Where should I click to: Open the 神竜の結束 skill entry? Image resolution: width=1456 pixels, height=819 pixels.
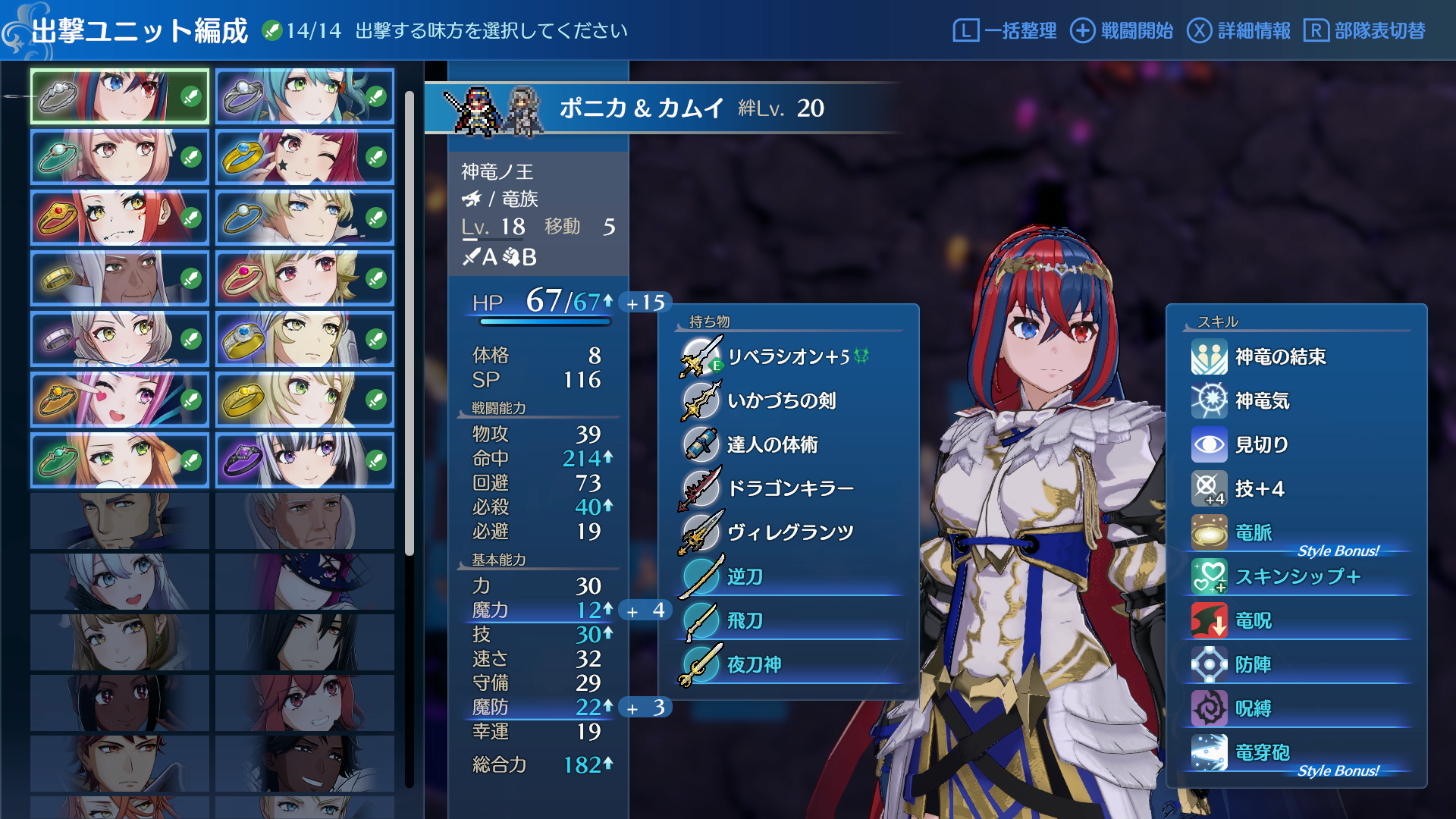click(x=1280, y=356)
